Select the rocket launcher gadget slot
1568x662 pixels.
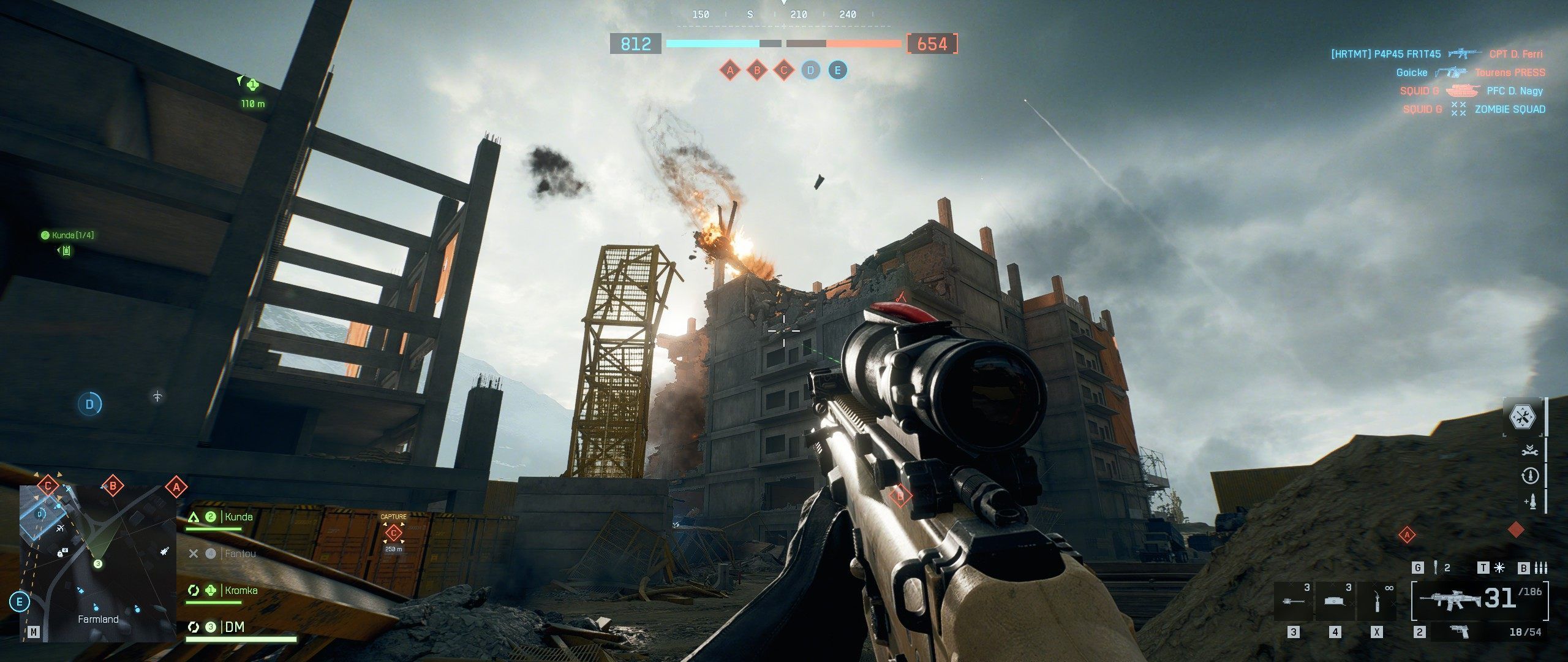1294,601
